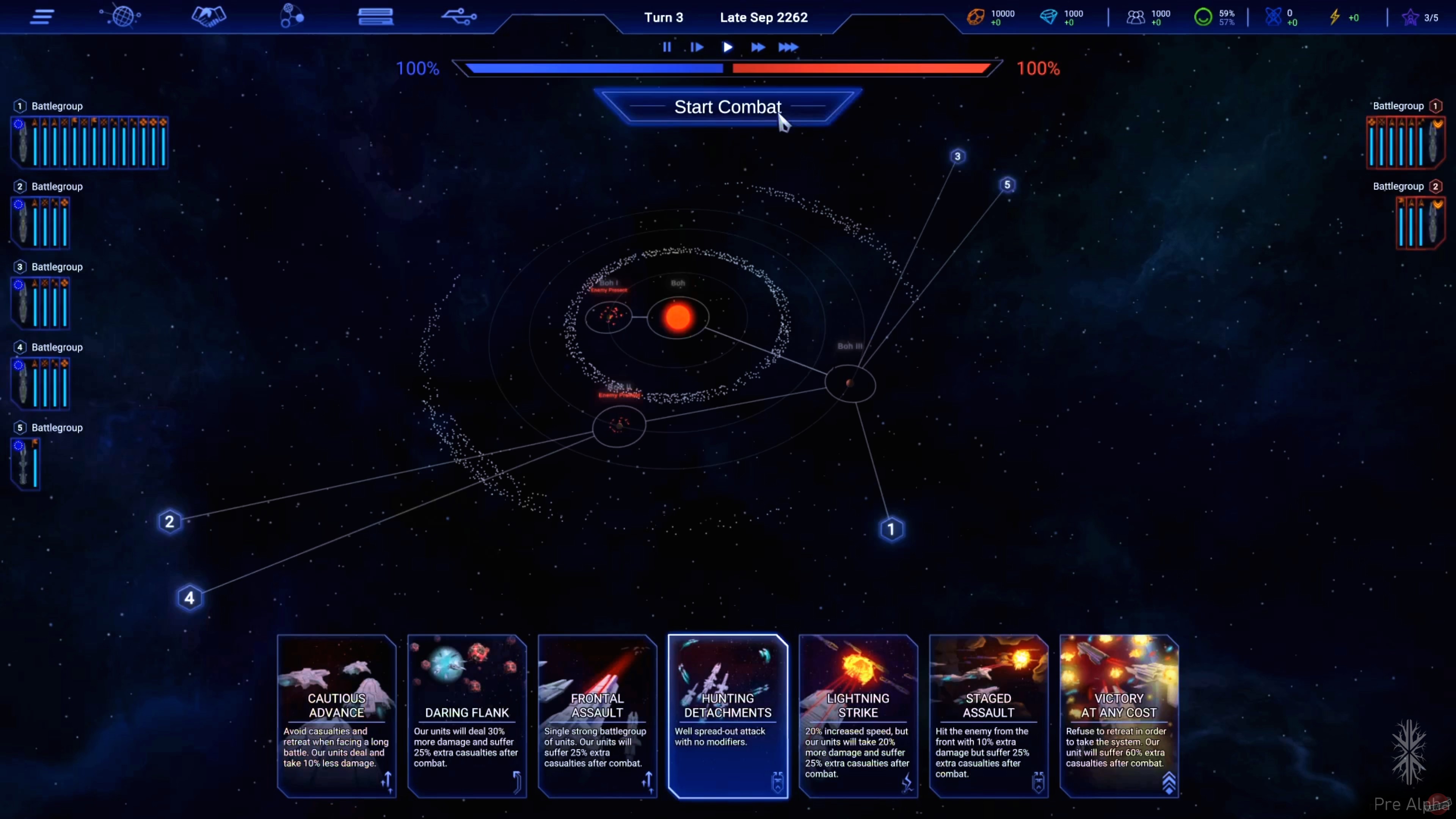
Task: Click the blue-red battle strength bar
Action: pos(728,68)
